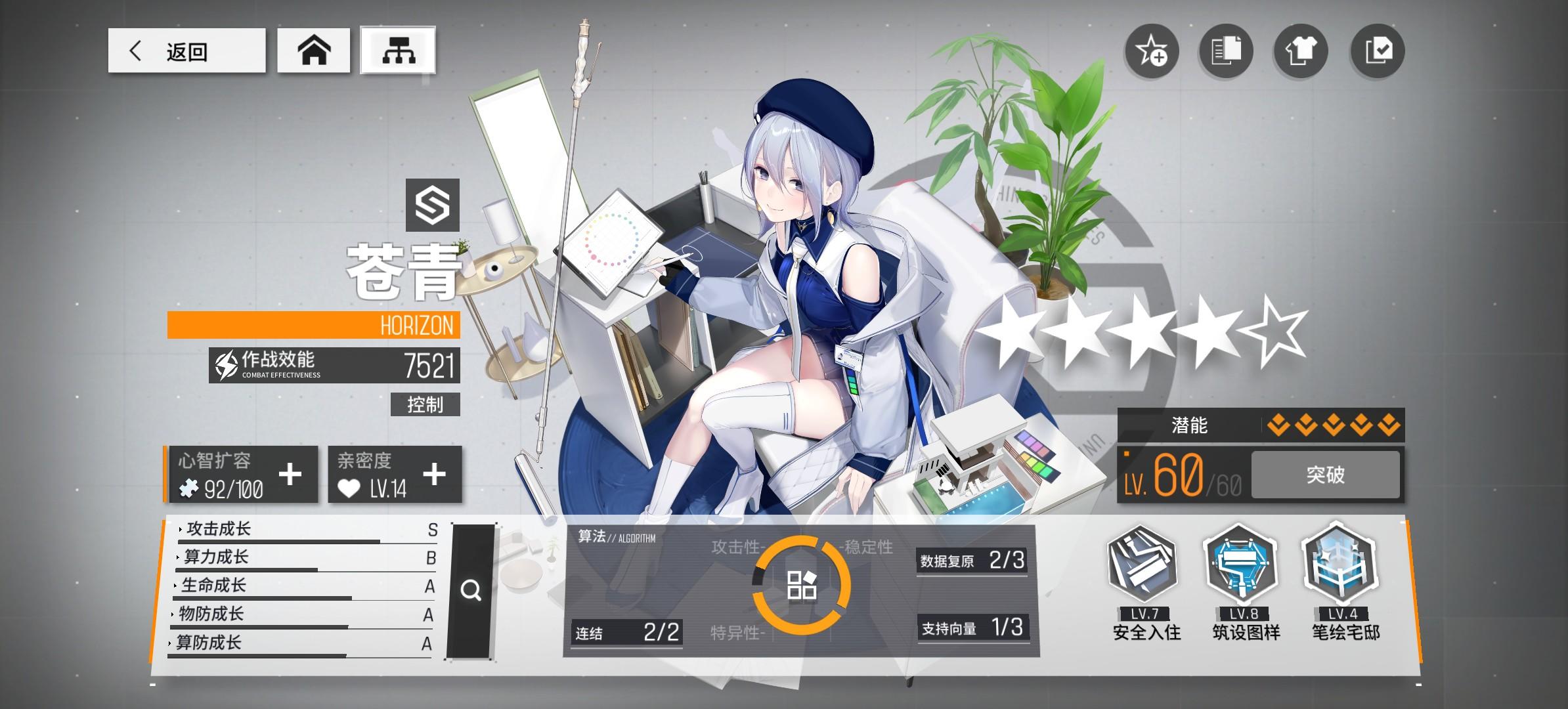Expand the 攻击成长 stat row

[x=217, y=530]
